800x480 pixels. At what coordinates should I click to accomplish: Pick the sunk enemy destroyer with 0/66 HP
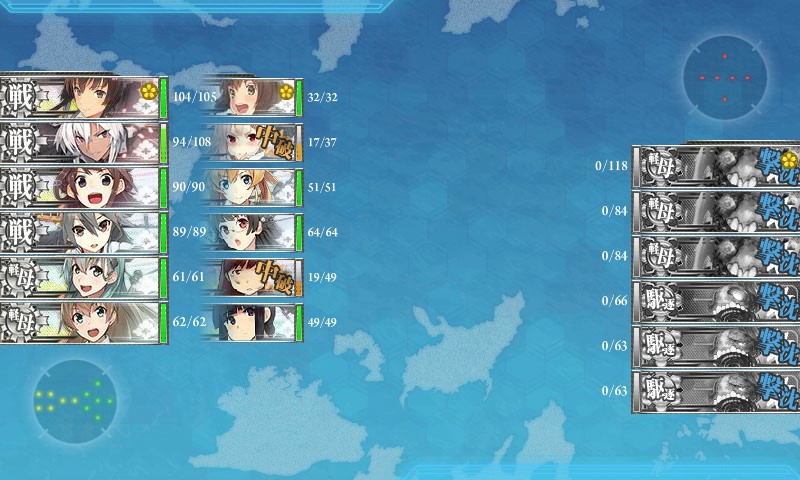[716, 301]
